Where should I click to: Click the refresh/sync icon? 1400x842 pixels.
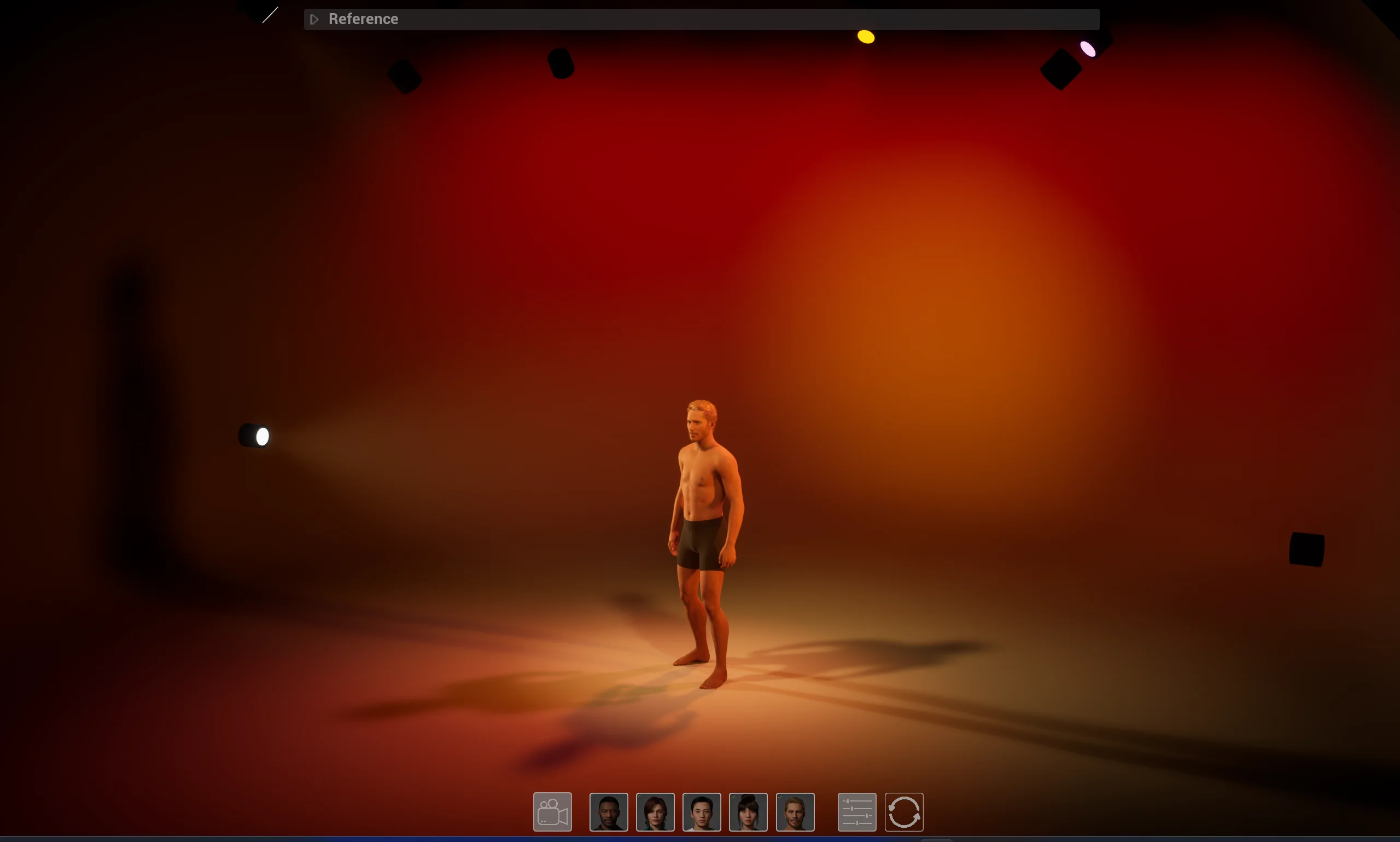tap(903, 811)
